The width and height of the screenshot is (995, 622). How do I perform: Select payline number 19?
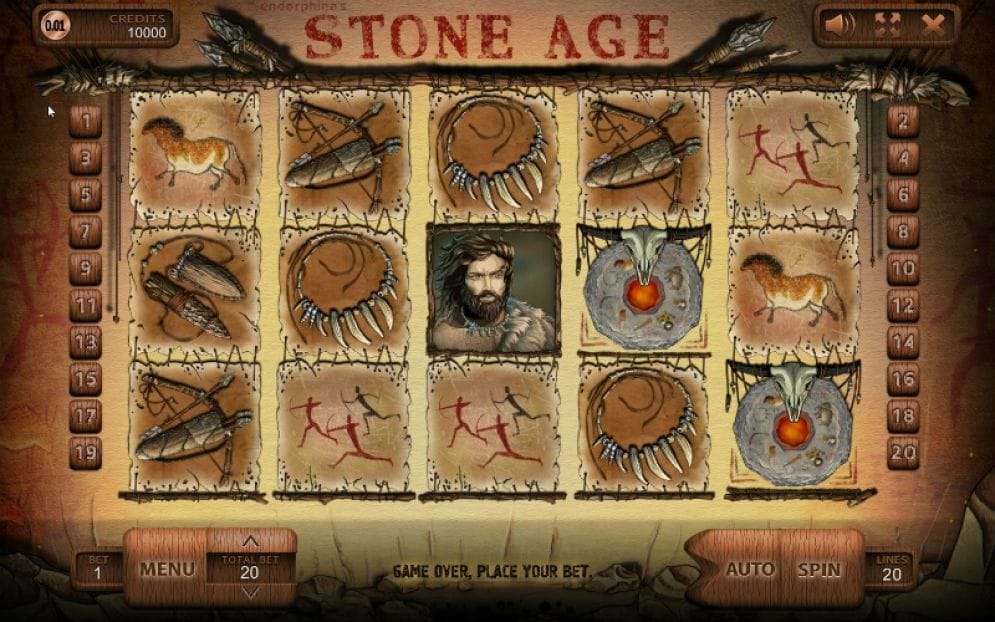[x=85, y=452]
